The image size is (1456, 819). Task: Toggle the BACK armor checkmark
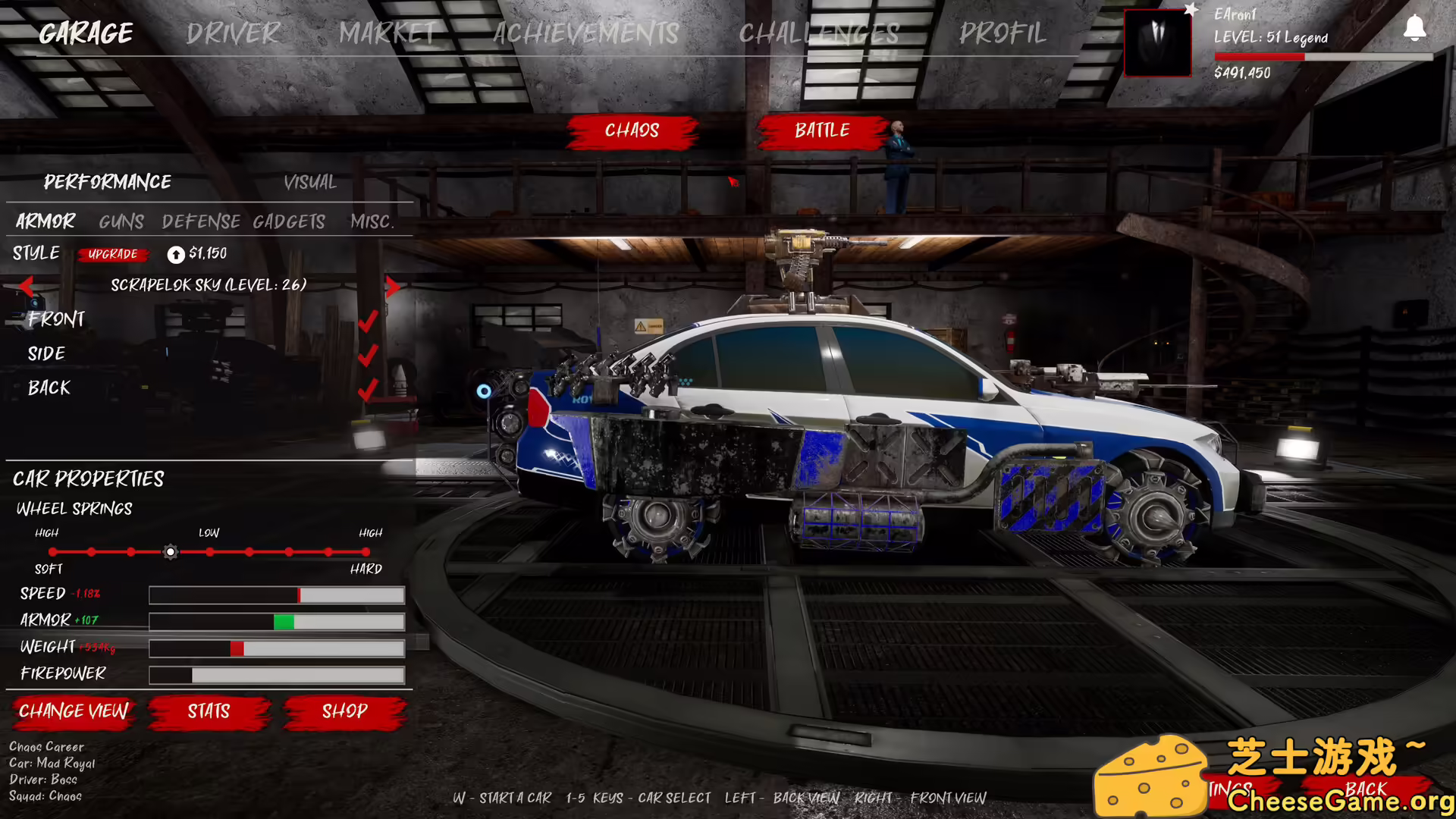click(369, 388)
